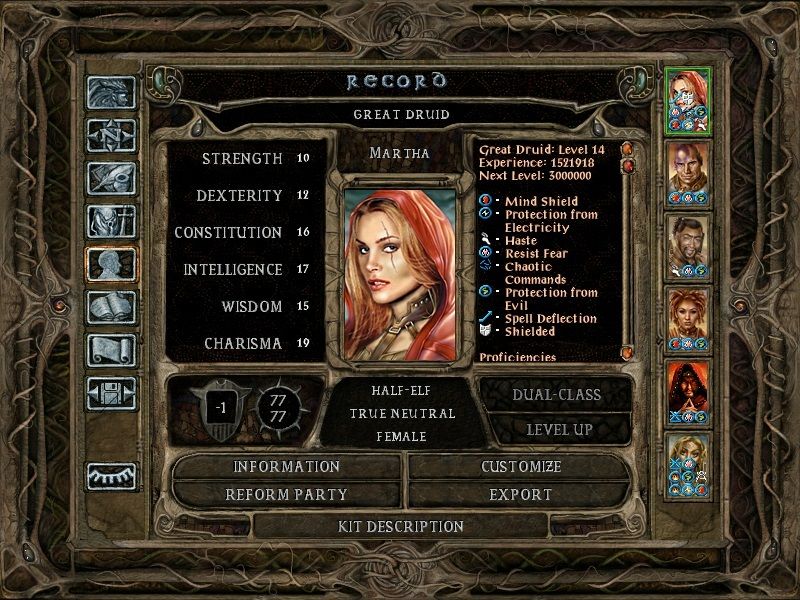Screen dimensions: 800x600
Task: Export the character
Action: (x=521, y=494)
